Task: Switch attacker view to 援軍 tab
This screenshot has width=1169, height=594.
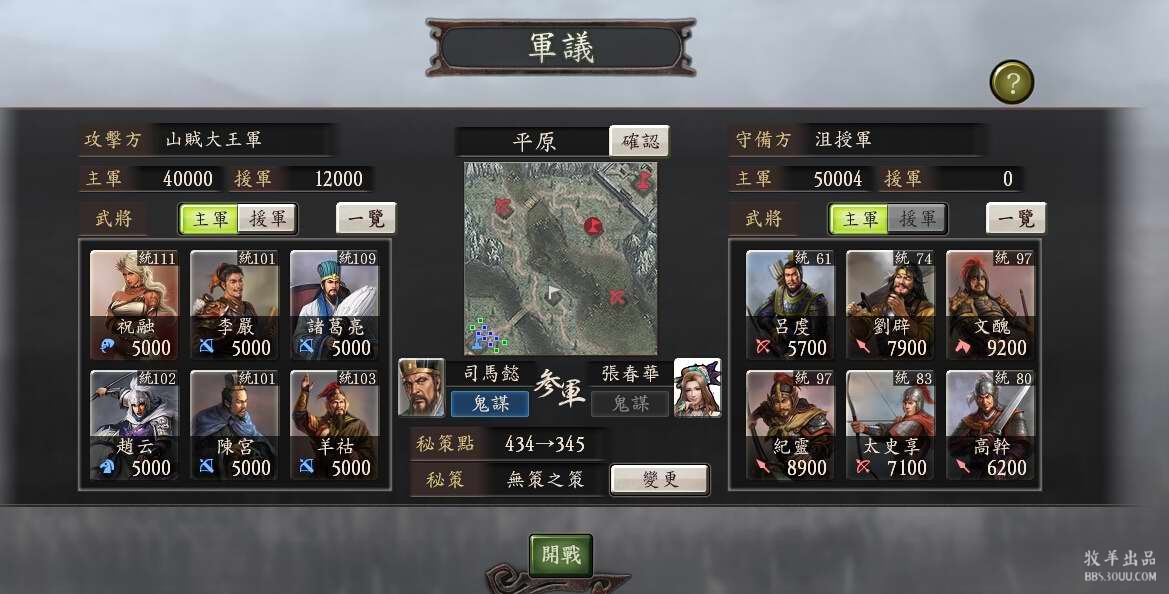Action: pos(268,218)
